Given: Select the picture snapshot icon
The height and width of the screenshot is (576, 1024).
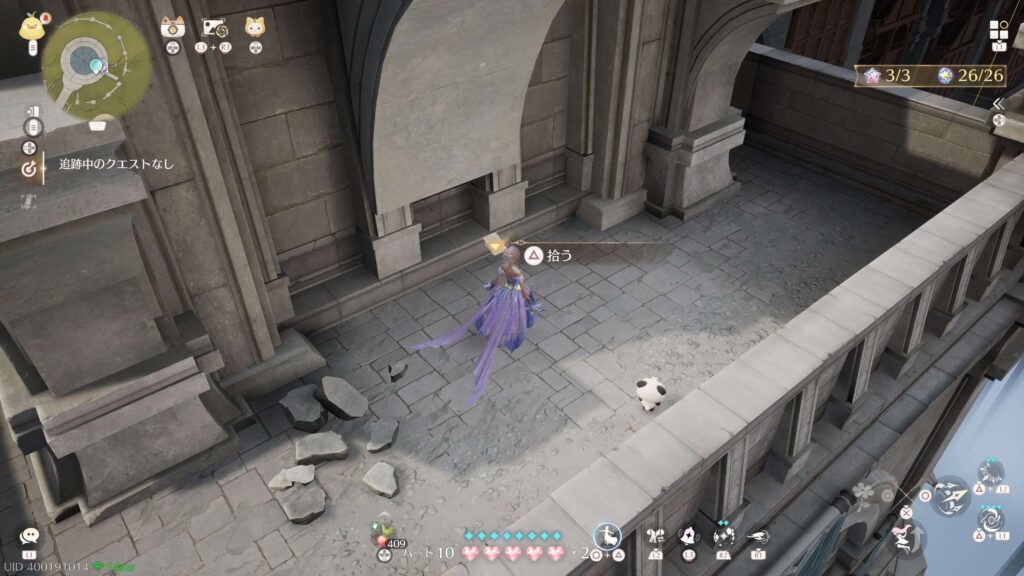Looking at the screenshot, I should (212, 28).
